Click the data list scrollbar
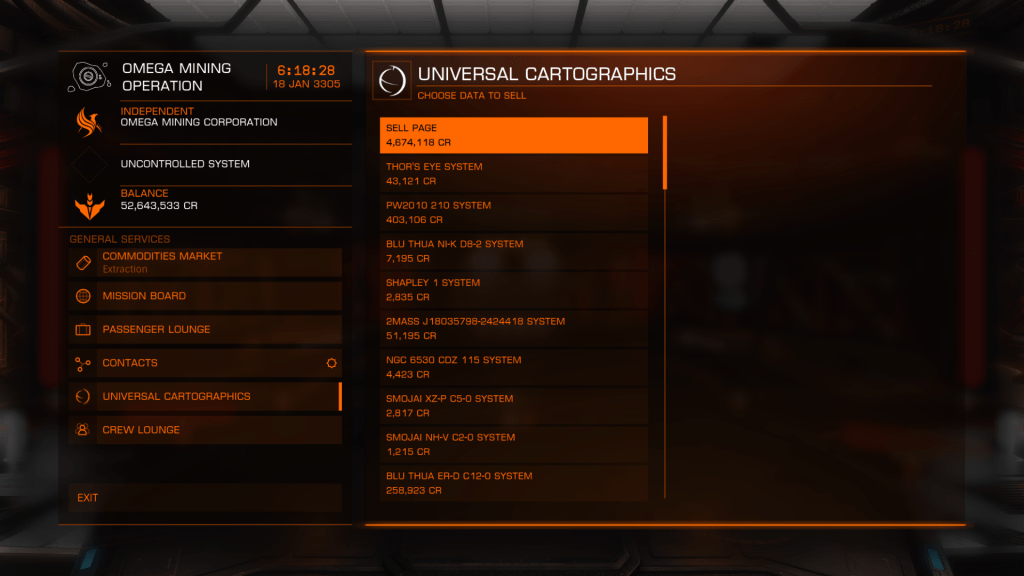Image resolution: width=1024 pixels, height=576 pixels. 665,153
